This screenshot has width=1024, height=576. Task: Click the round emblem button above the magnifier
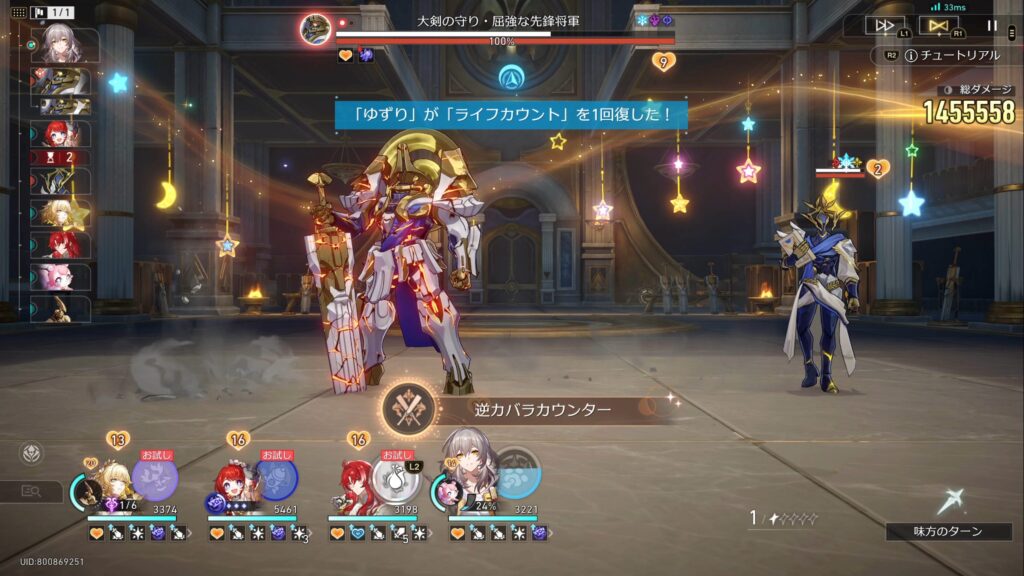32,453
